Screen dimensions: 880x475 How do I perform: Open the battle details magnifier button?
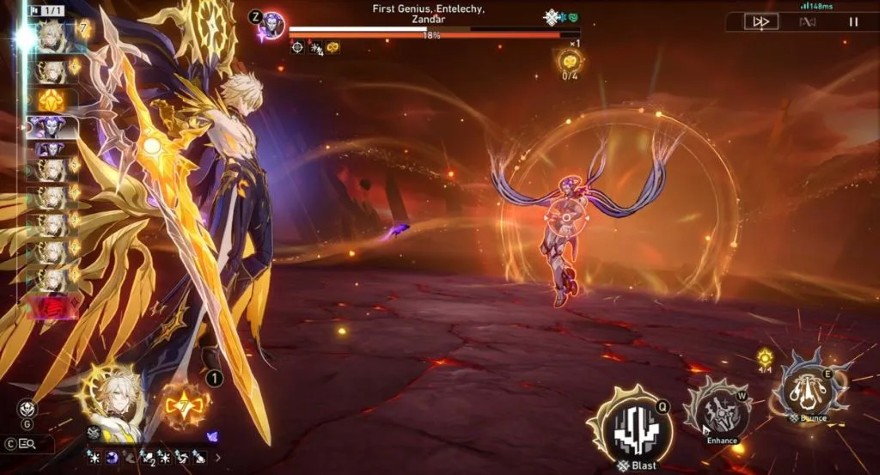26,444
